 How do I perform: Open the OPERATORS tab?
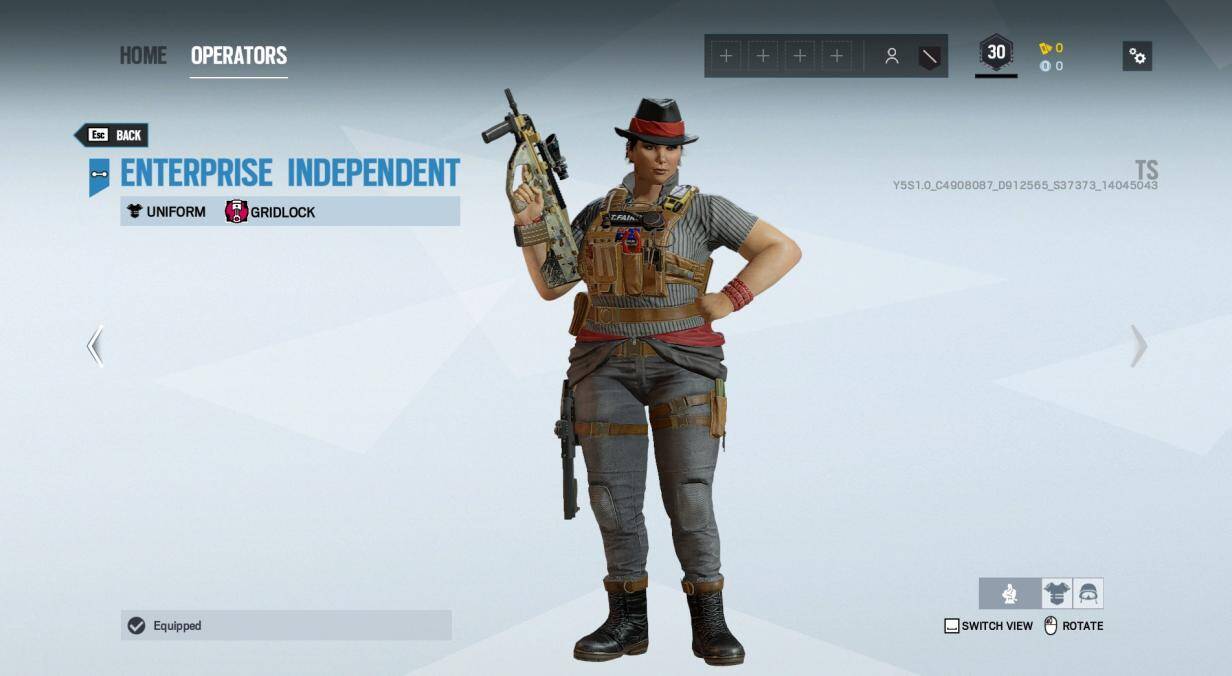click(x=238, y=55)
